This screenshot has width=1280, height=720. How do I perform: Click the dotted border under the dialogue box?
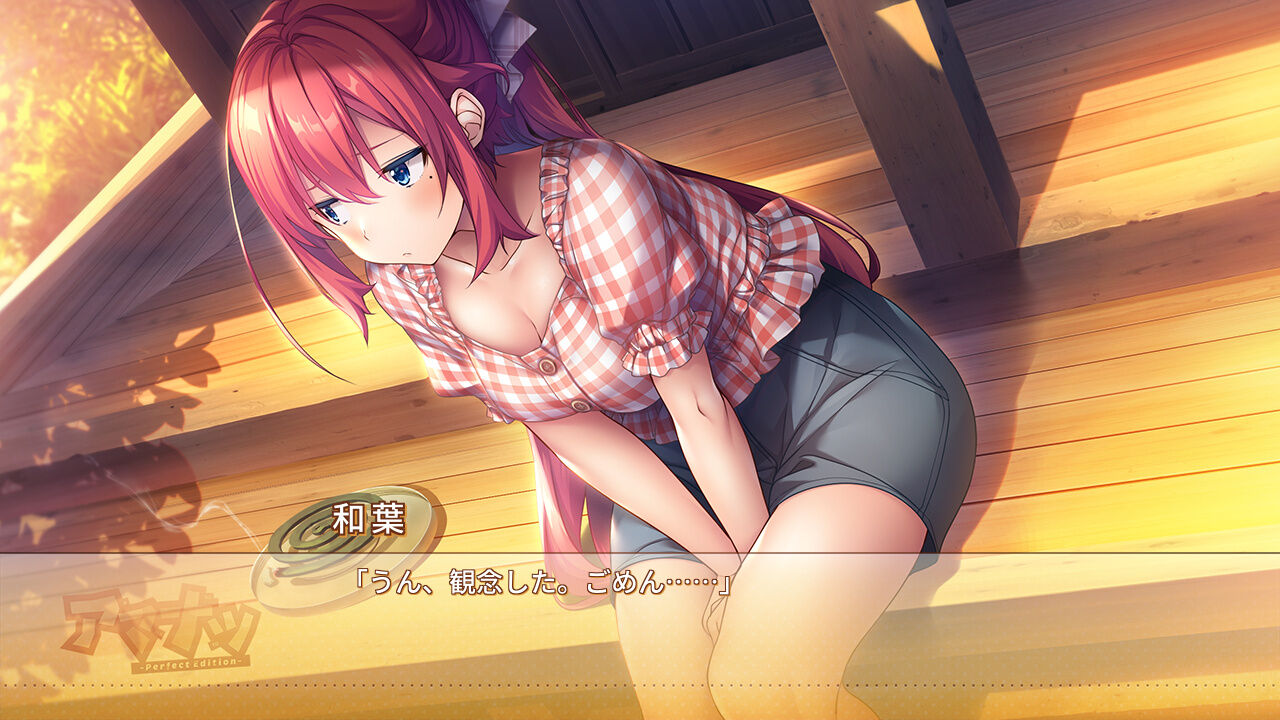click(x=640, y=684)
